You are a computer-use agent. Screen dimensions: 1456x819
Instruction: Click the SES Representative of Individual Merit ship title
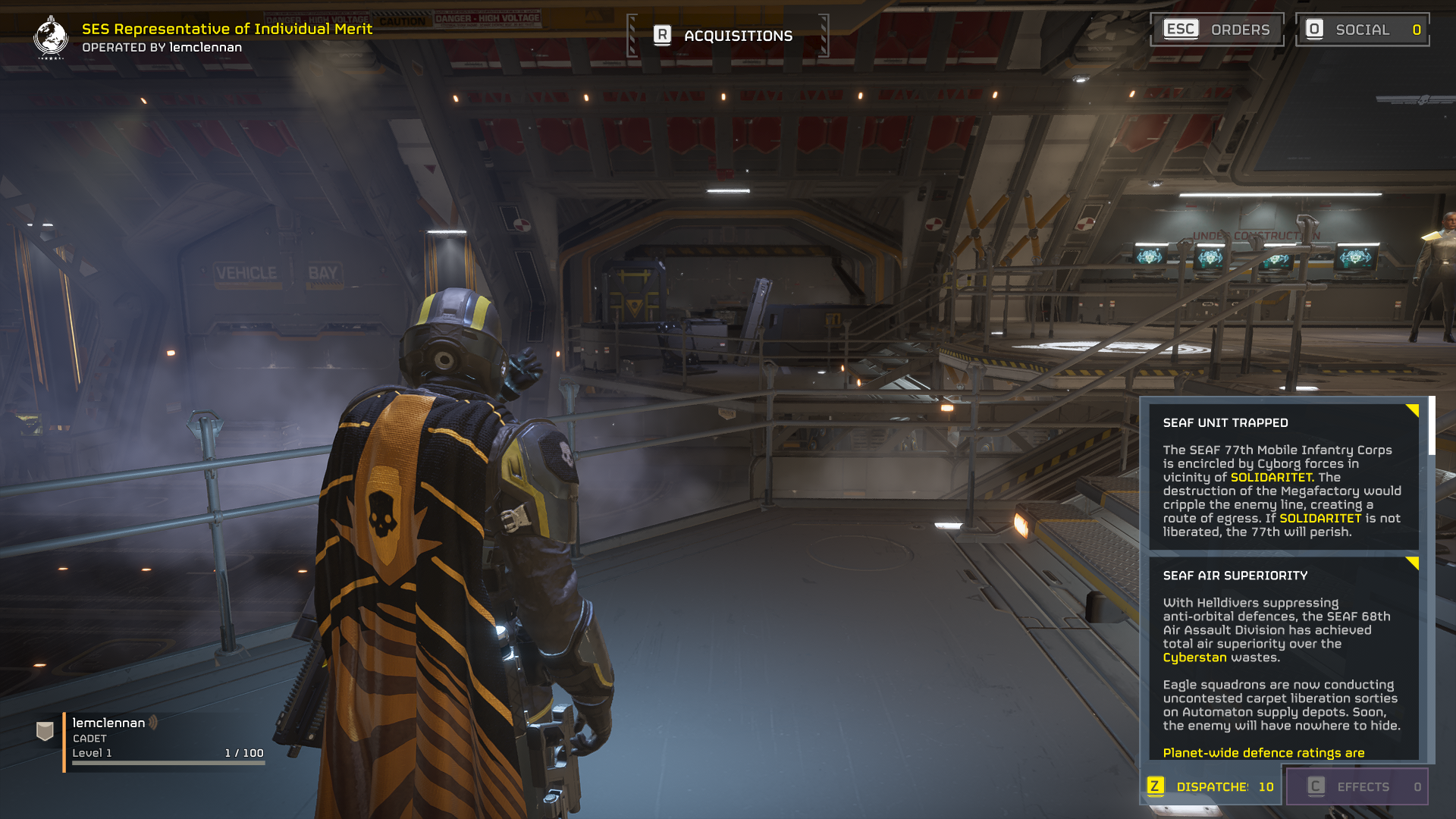[227, 29]
